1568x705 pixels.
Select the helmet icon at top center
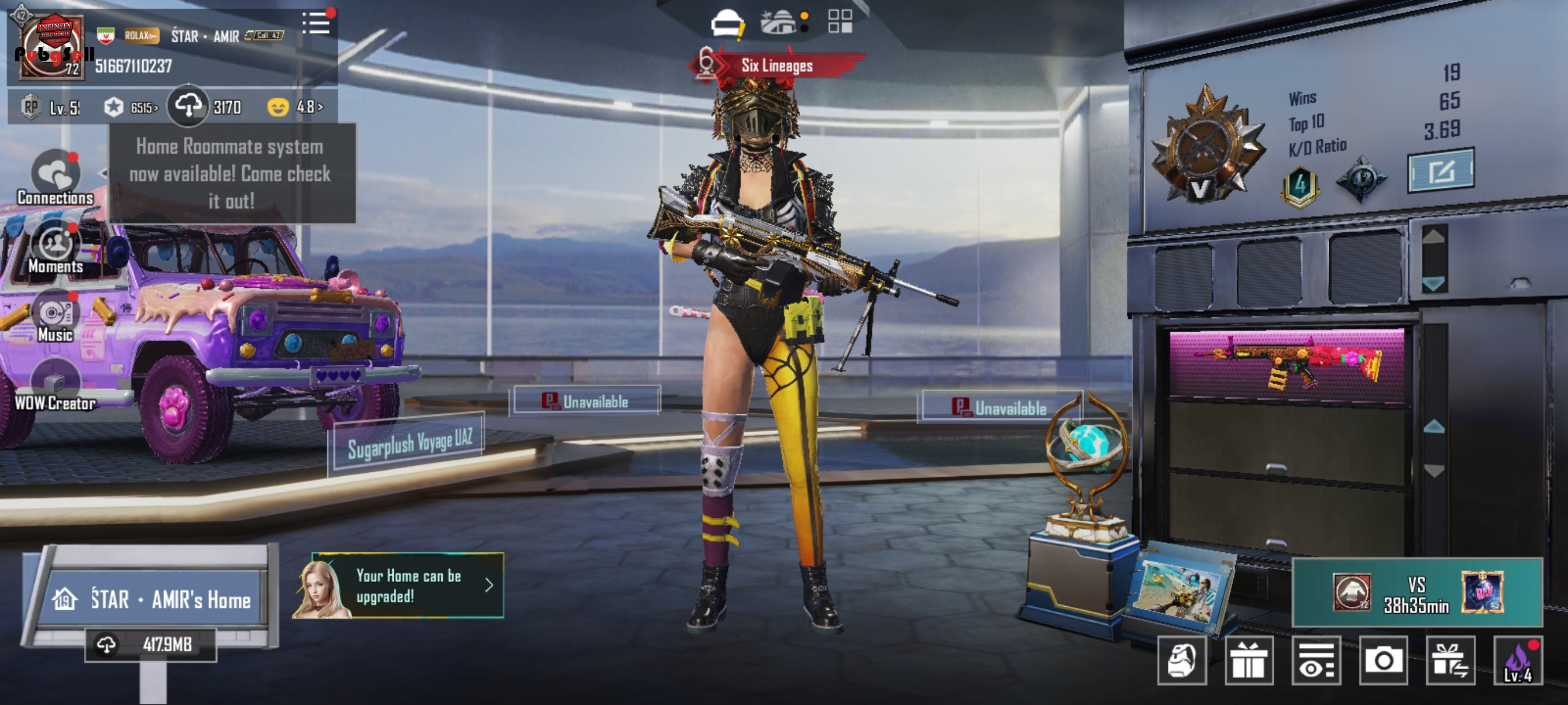point(727,24)
